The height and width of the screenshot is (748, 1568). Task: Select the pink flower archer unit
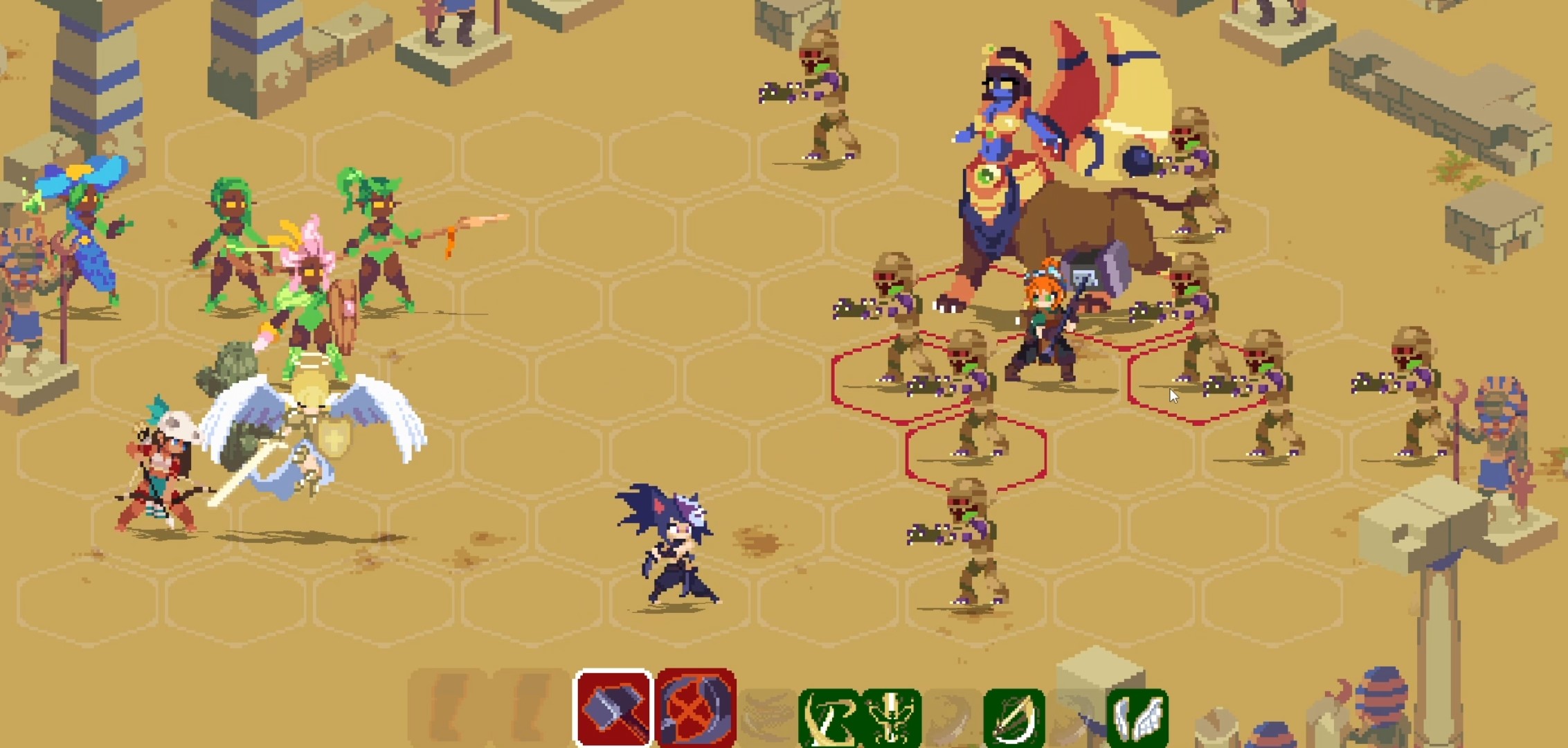(x=312, y=291)
